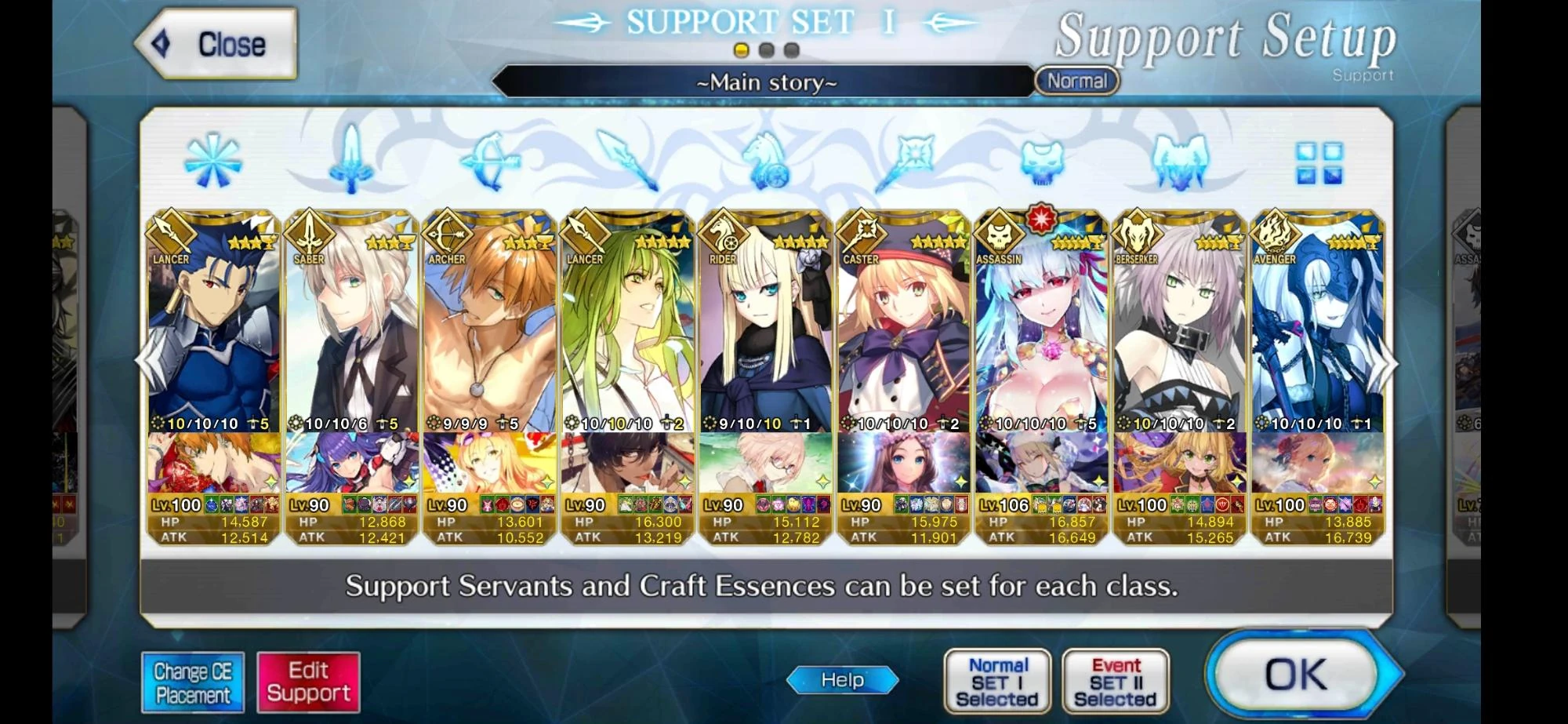Screen dimensions: 1568x724
Task: Select the Kama Assassin servant card
Action: tap(1041, 353)
